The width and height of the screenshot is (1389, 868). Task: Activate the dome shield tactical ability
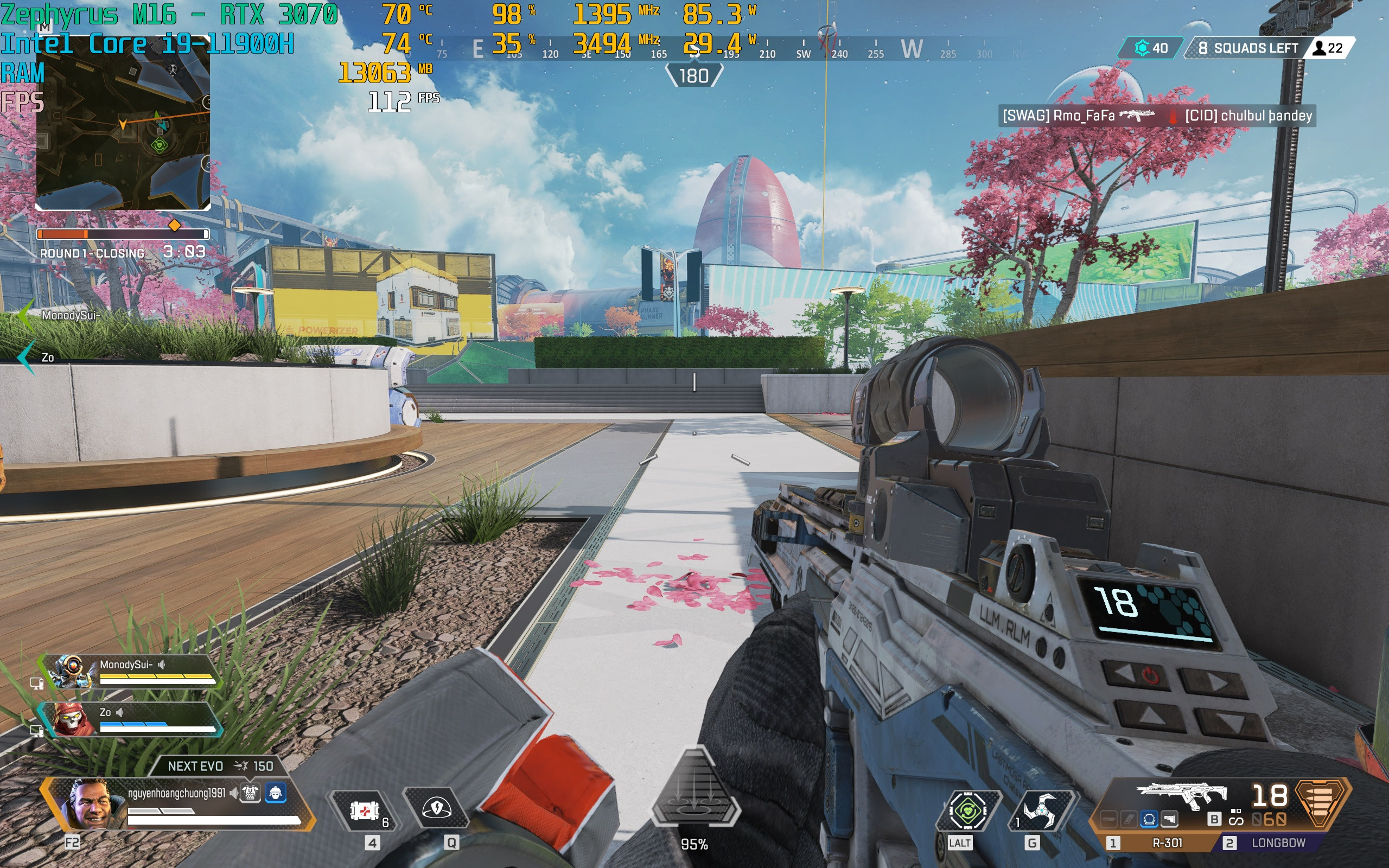[436, 809]
